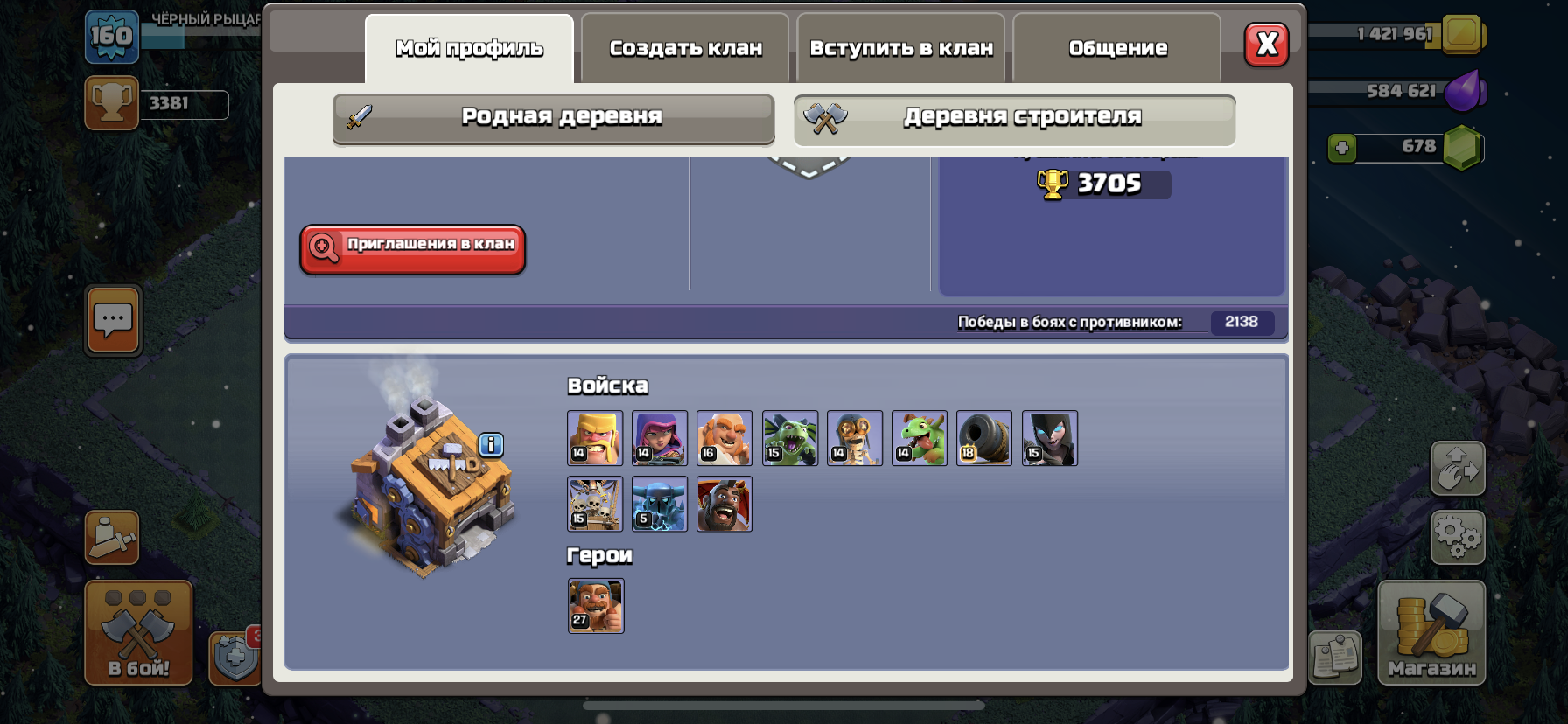Open the gears settings button
1568x724 pixels.
pos(1457,536)
